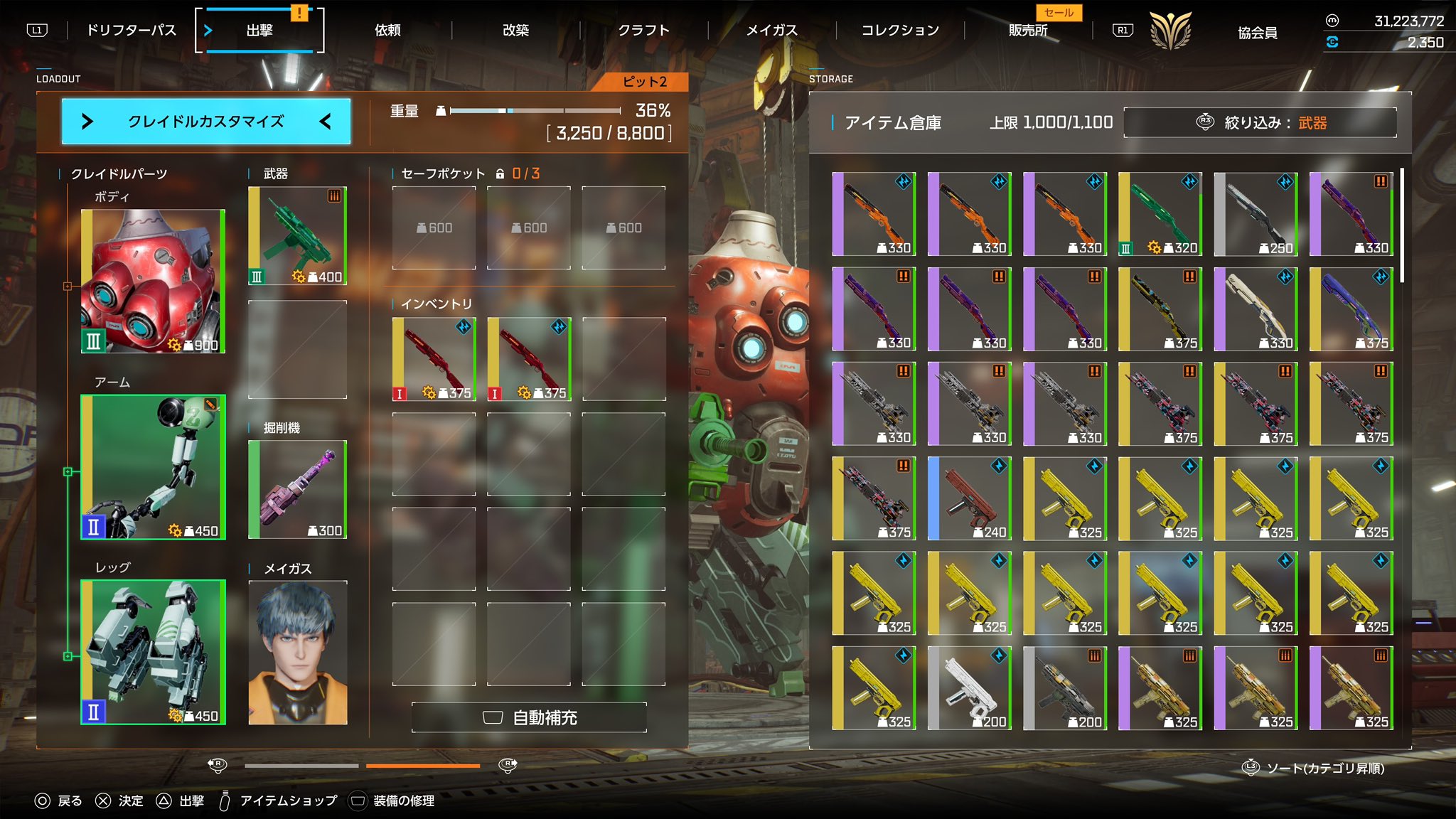Screen dimensions: 1456x819
Task: Open the メイガス tab
Action: (771, 31)
